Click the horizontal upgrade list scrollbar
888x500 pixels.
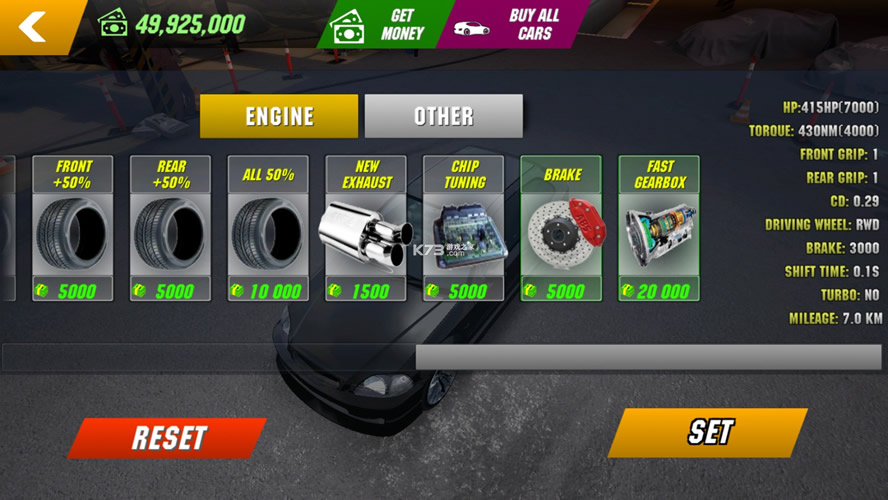tap(648, 357)
